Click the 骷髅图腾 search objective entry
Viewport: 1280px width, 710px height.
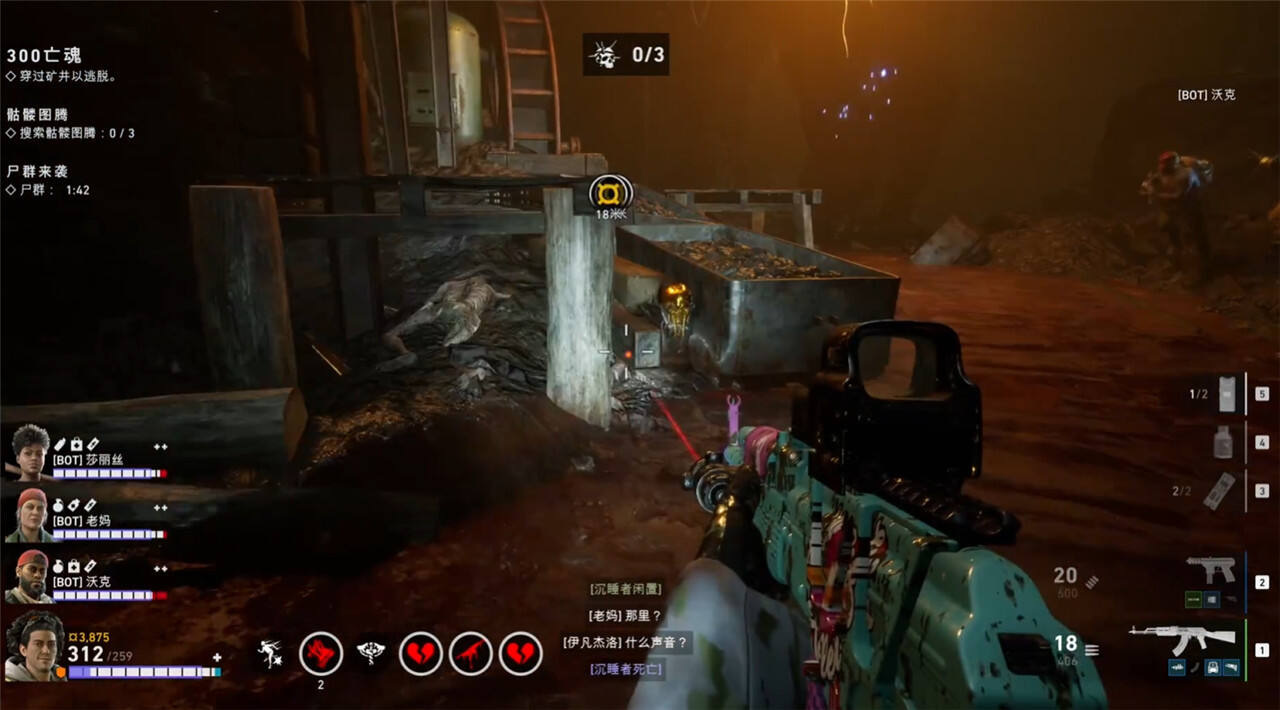click(70, 133)
